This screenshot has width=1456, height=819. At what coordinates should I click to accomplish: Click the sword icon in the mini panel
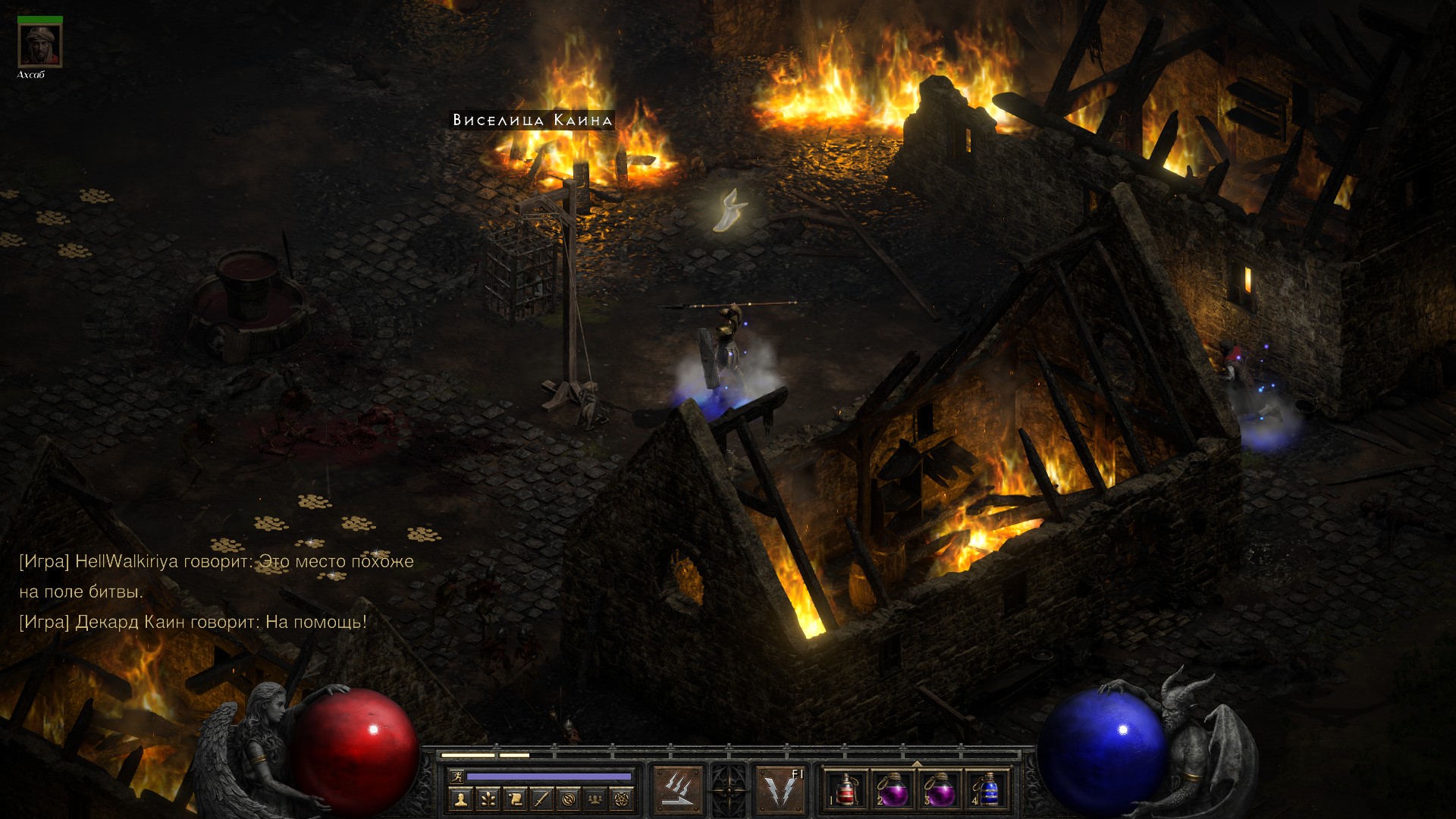coord(541,799)
